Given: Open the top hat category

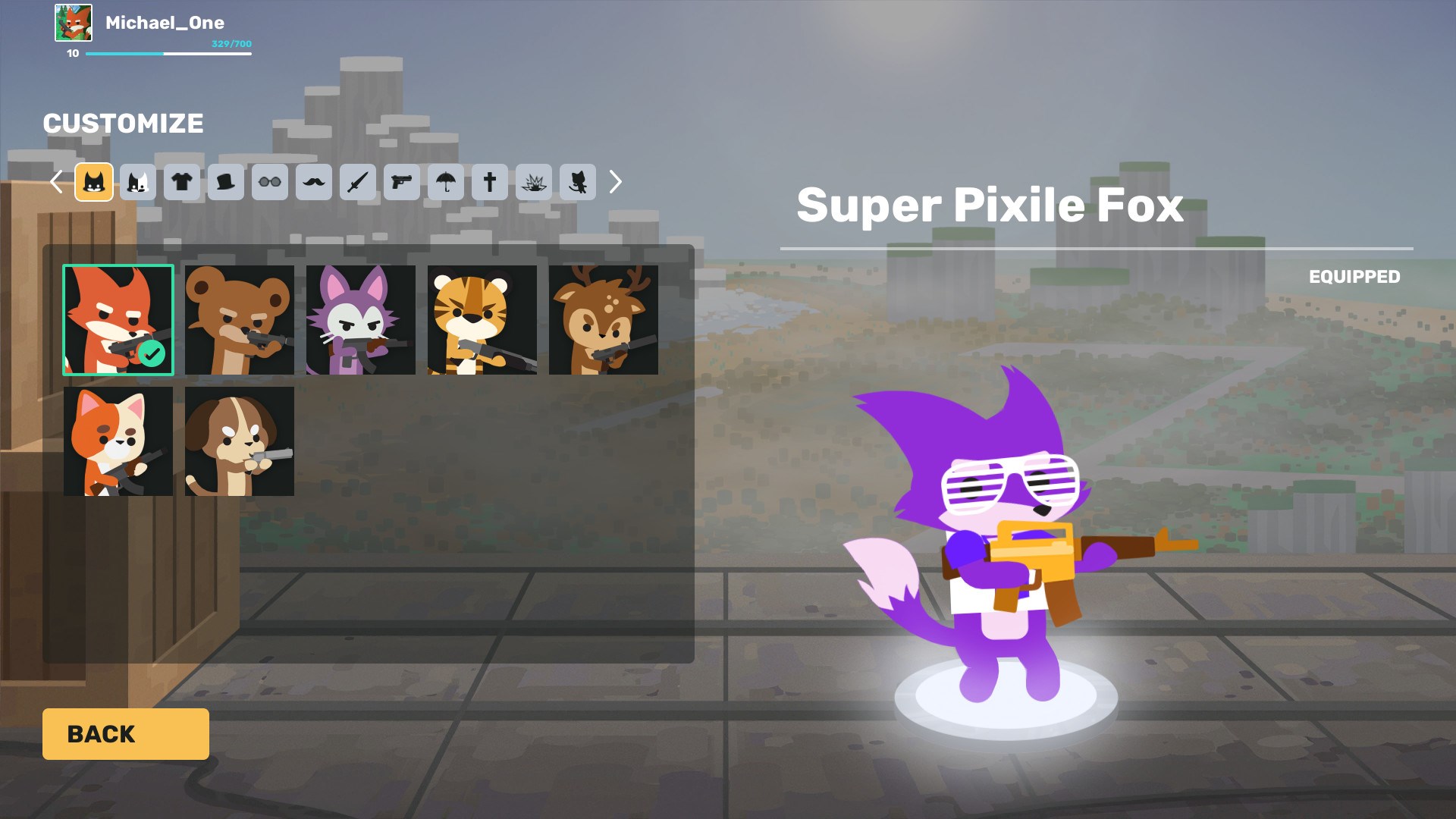Looking at the screenshot, I should (226, 182).
